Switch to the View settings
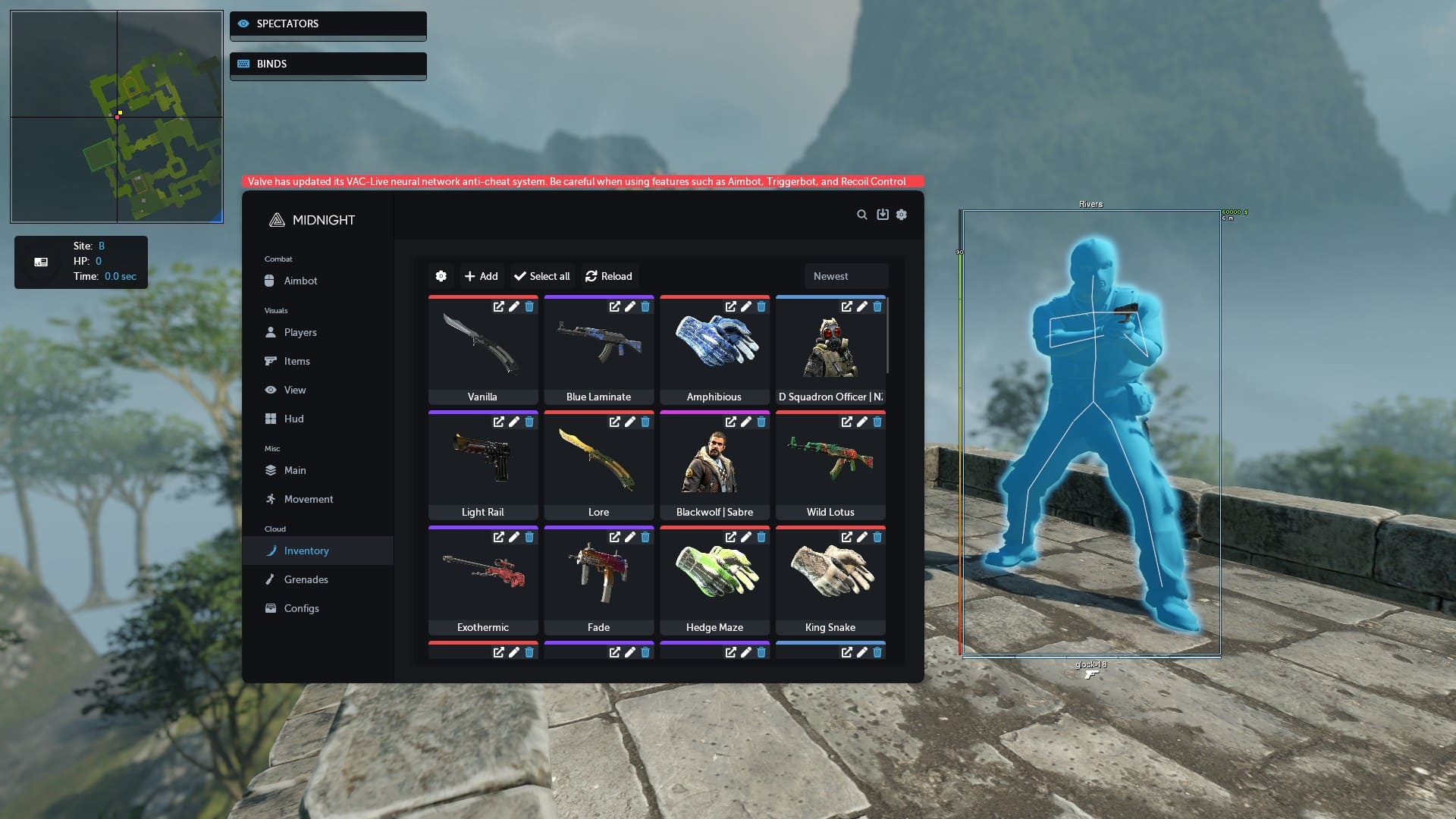The image size is (1456, 819). [x=295, y=390]
